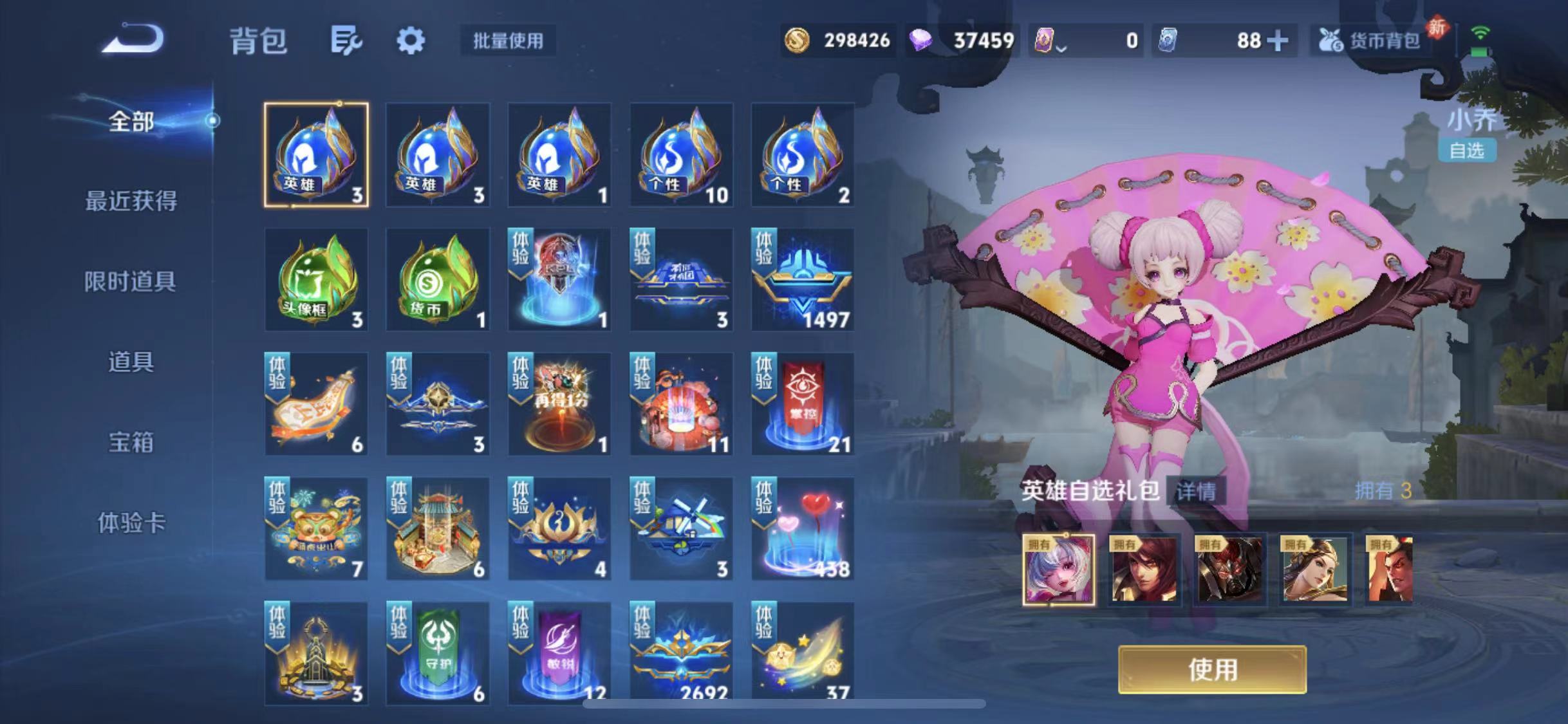
Task: Select the 货币 currency gift item
Action: tap(438, 280)
